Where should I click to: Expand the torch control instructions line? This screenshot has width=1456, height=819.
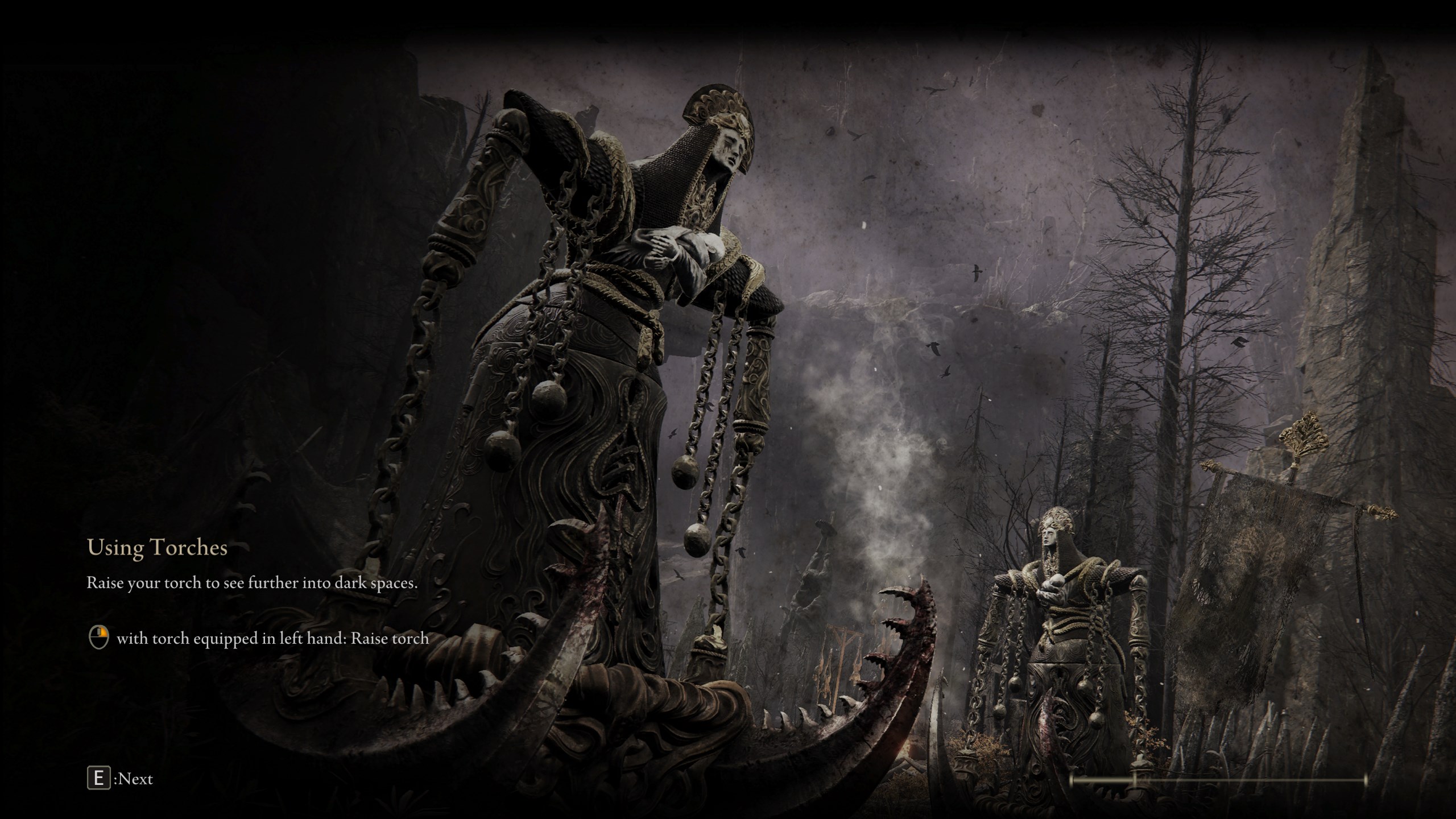point(273,638)
